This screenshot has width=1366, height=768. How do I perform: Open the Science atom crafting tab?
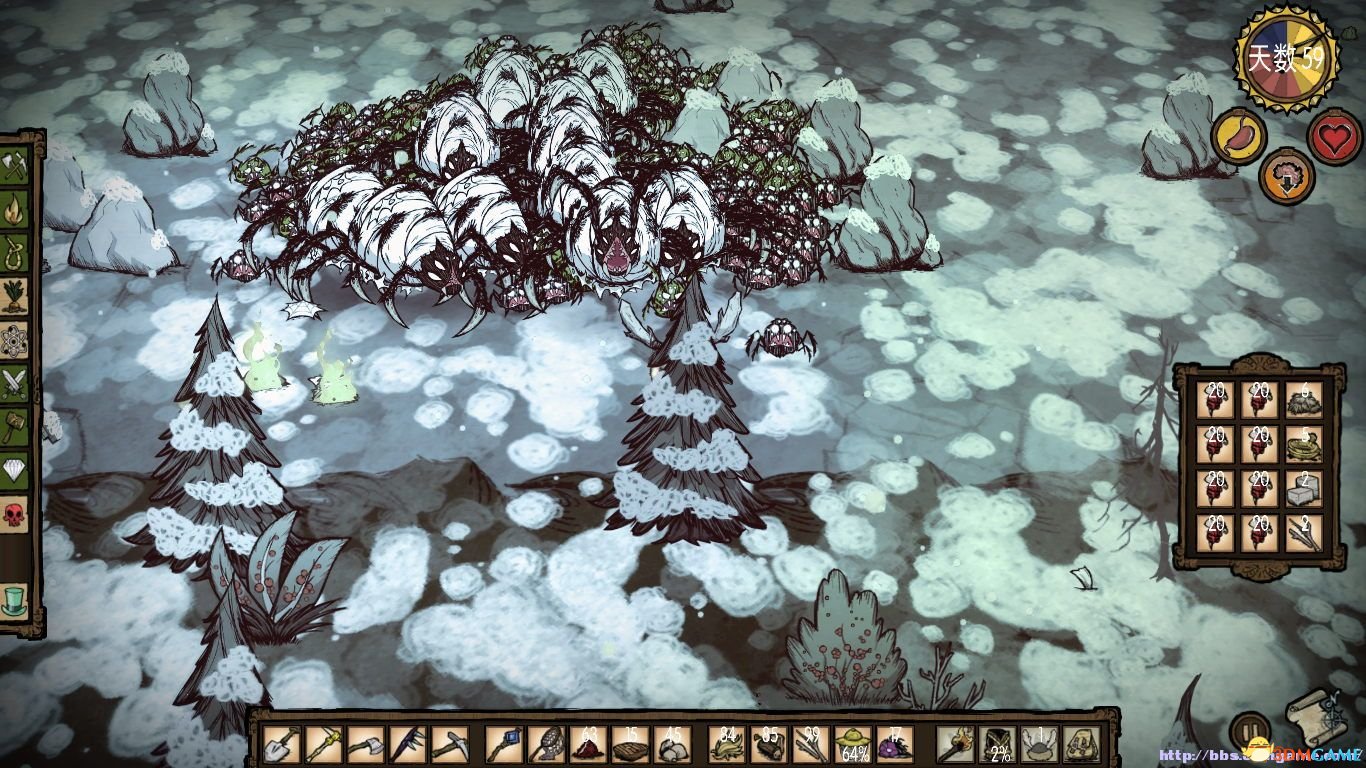click(15, 339)
